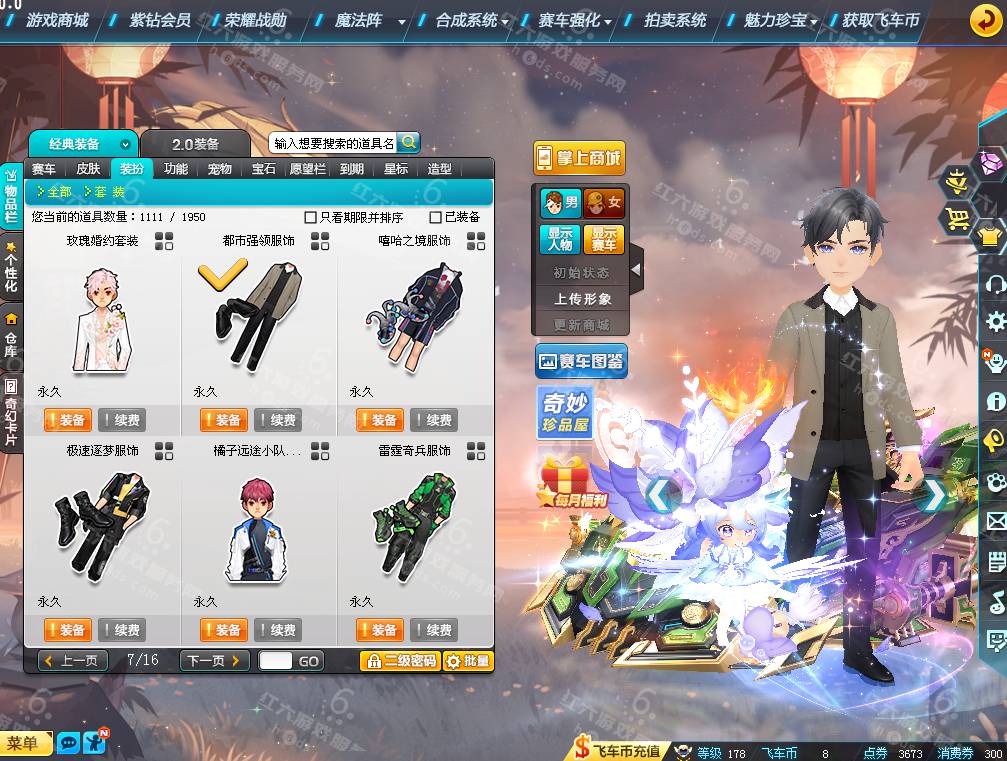This screenshot has width=1007, height=761.
Task: Toggle the 已装备 checkbox
Action: tap(435, 217)
